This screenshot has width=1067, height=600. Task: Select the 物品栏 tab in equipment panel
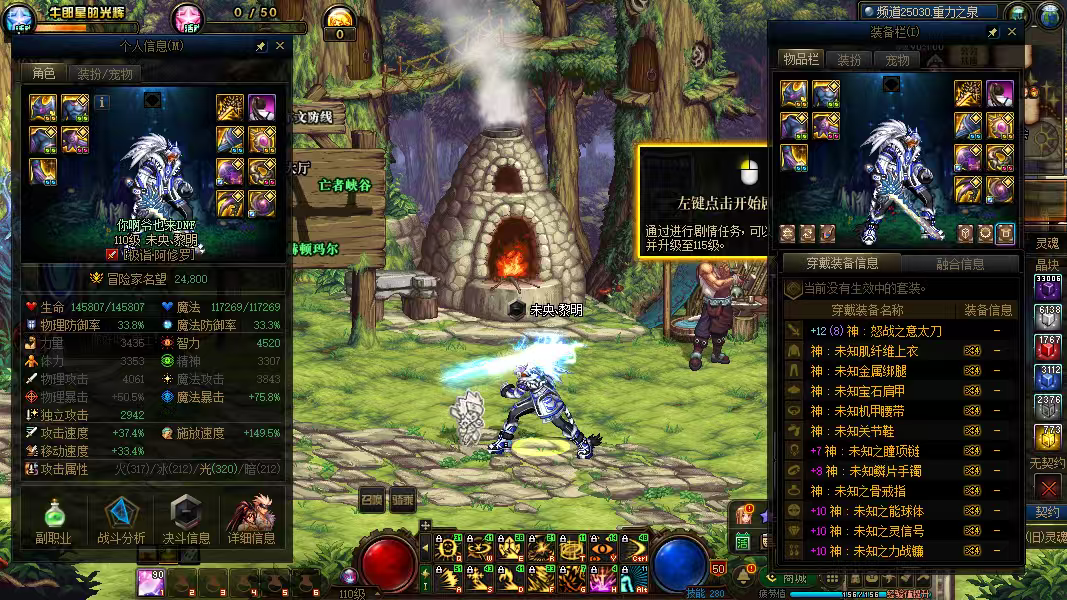coord(800,60)
